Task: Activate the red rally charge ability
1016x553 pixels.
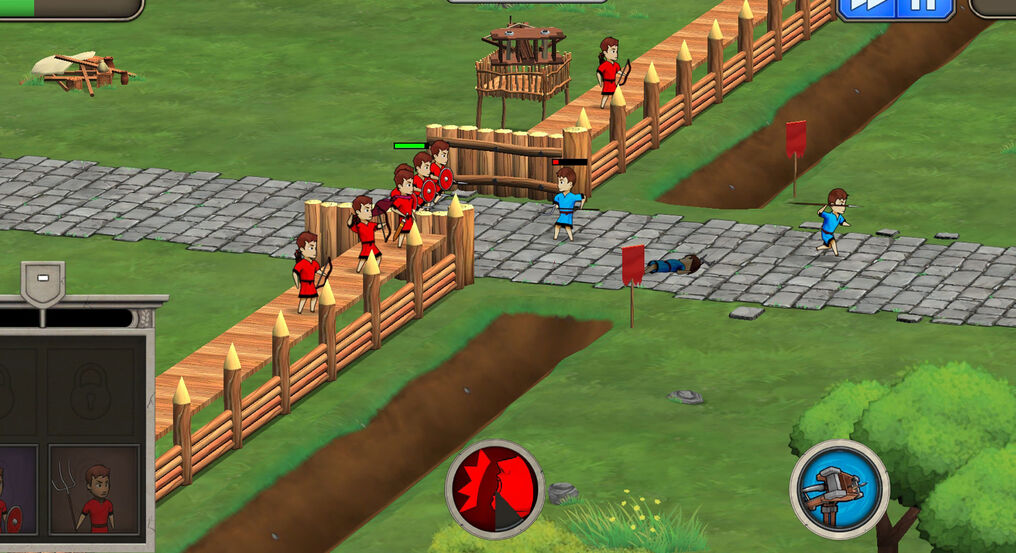Action: [x=495, y=489]
